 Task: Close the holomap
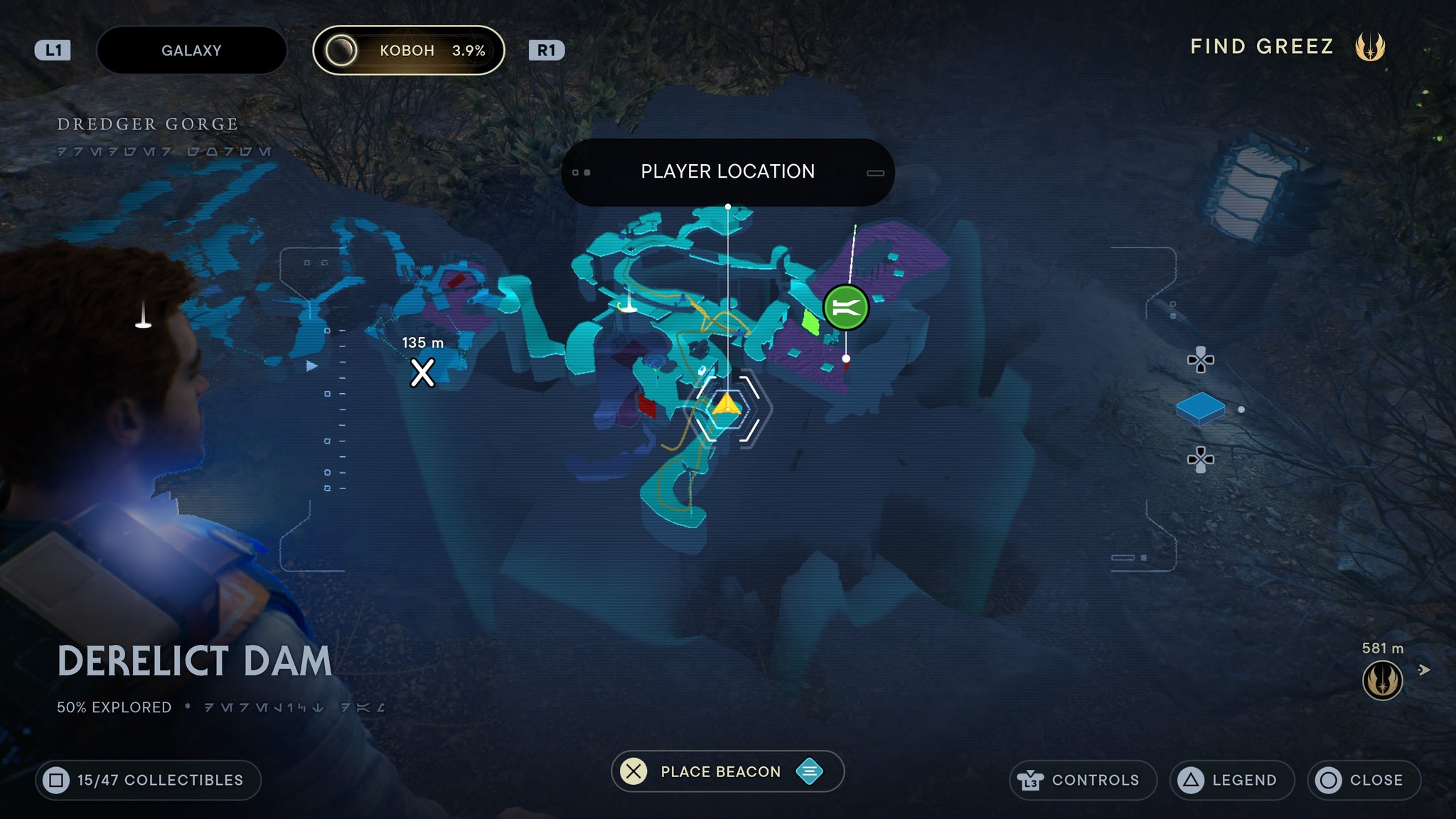[x=1364, y=780]
